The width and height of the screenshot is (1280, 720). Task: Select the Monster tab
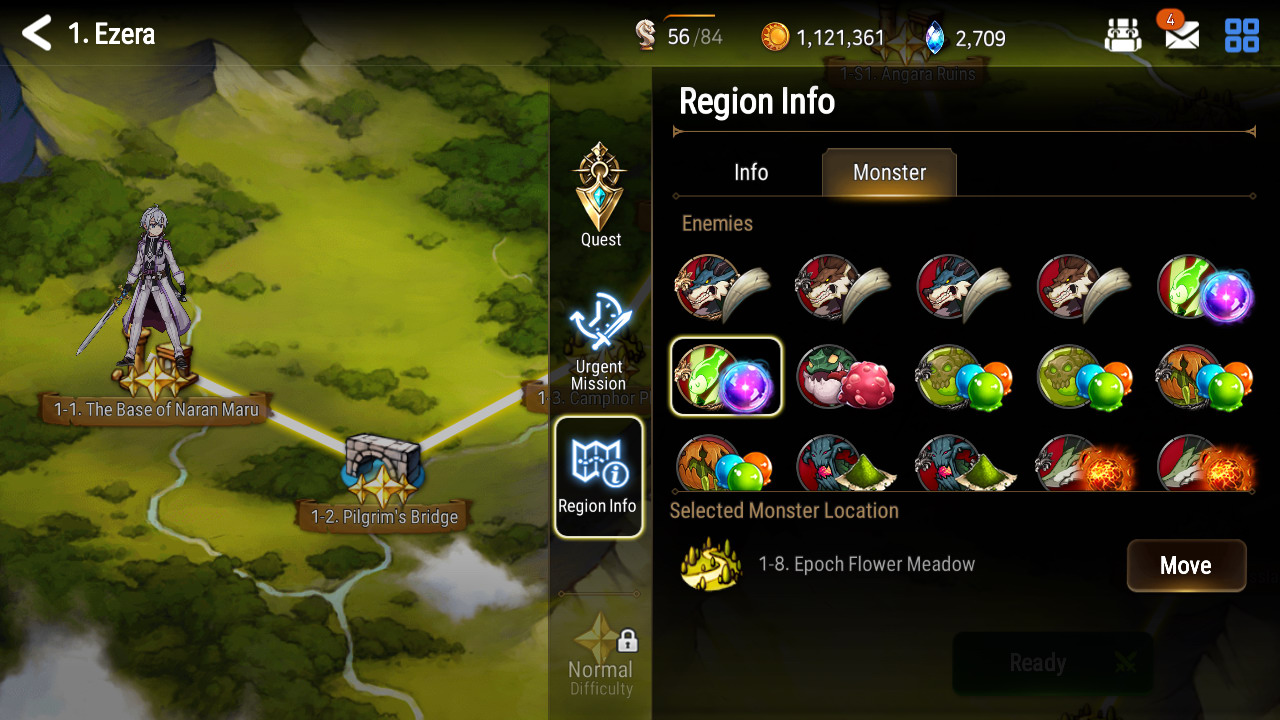(x=889, y=172)
